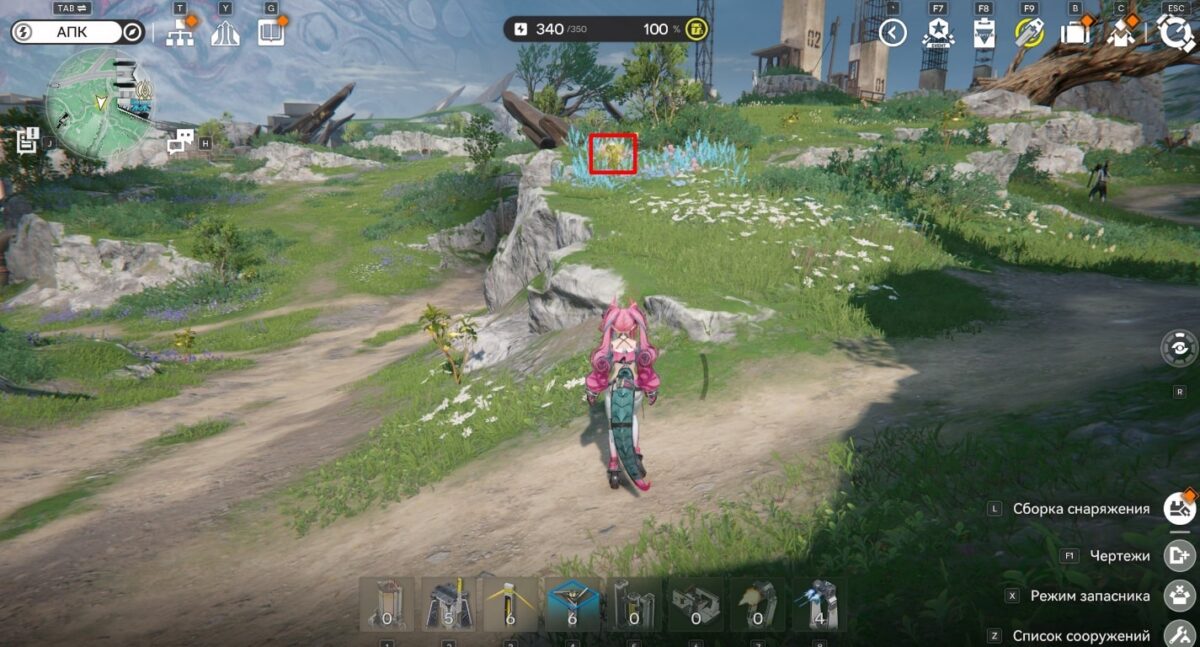Open the yellow-ringed ticket icon
This screenshot has height=647, width=1200.
1029,33
